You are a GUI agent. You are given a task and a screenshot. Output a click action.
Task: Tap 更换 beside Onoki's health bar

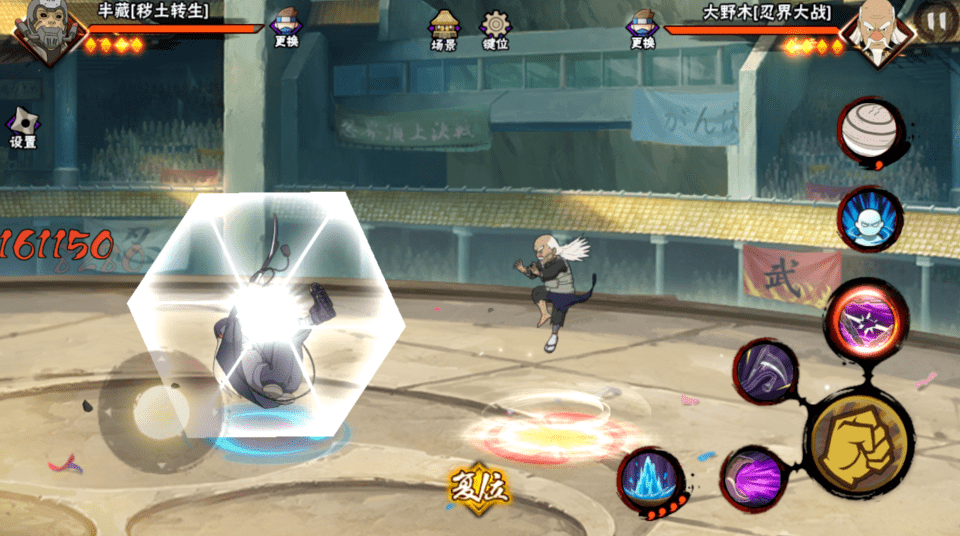pyautogui.click(x=641, y=28)
